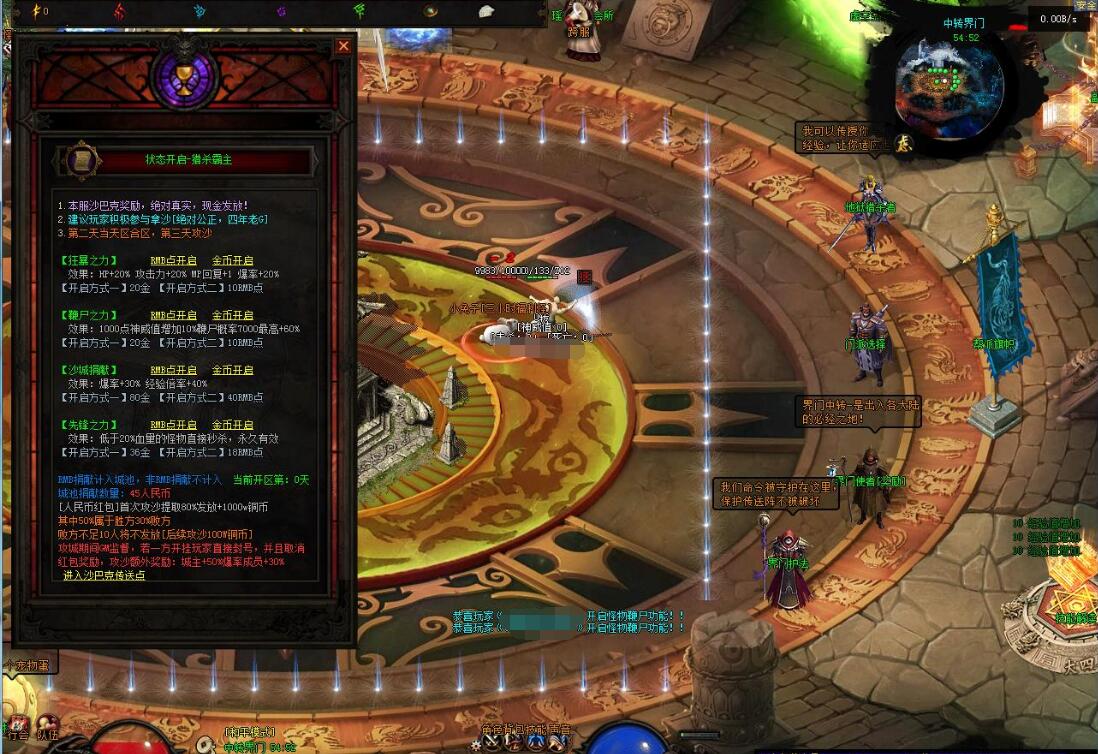The image size is (1098, 754).
Task: Open the circular 中转界门 minimap
Action: click(x=949, y=80)
